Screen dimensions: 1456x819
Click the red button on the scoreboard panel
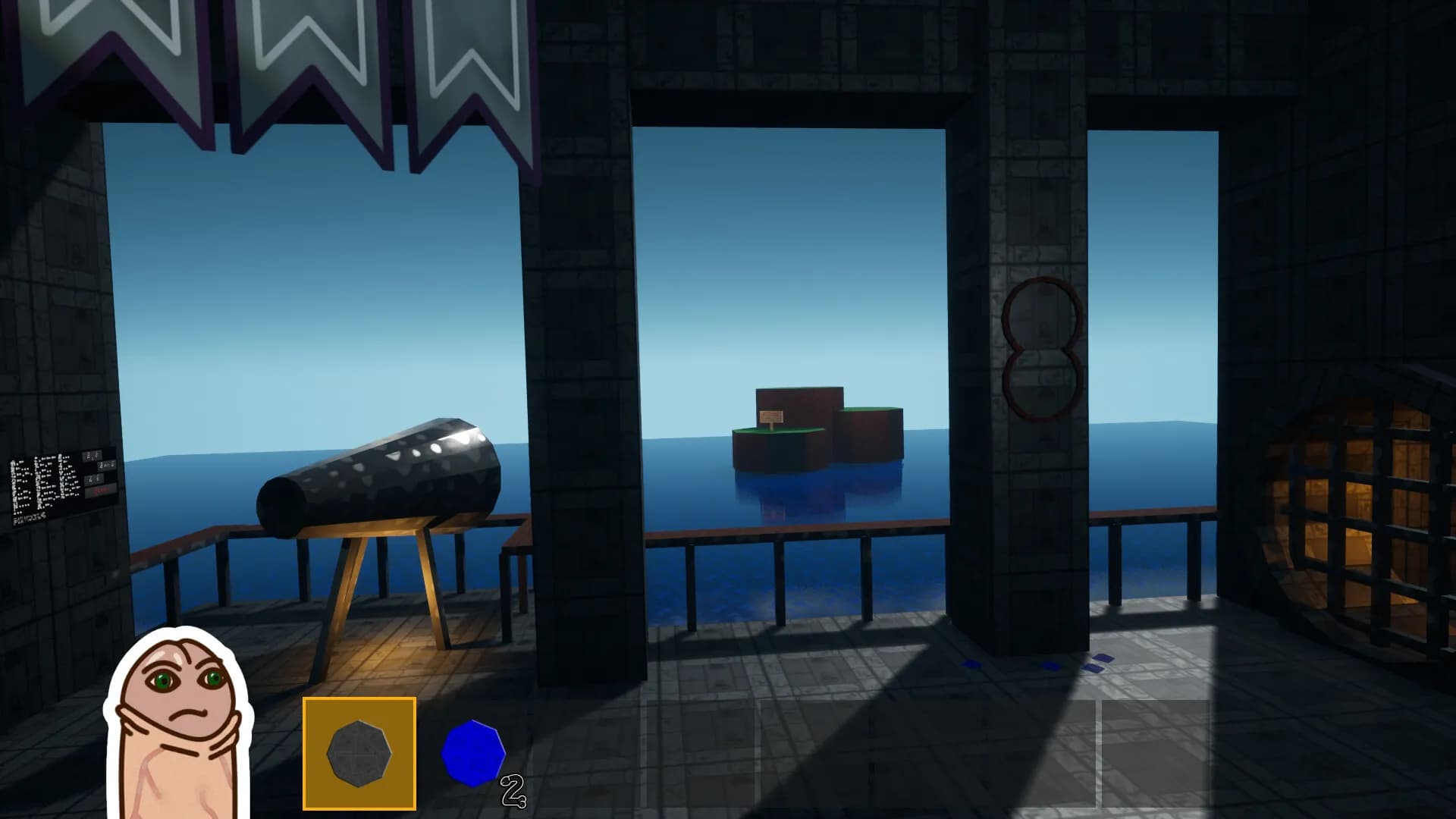coord(100,491)
